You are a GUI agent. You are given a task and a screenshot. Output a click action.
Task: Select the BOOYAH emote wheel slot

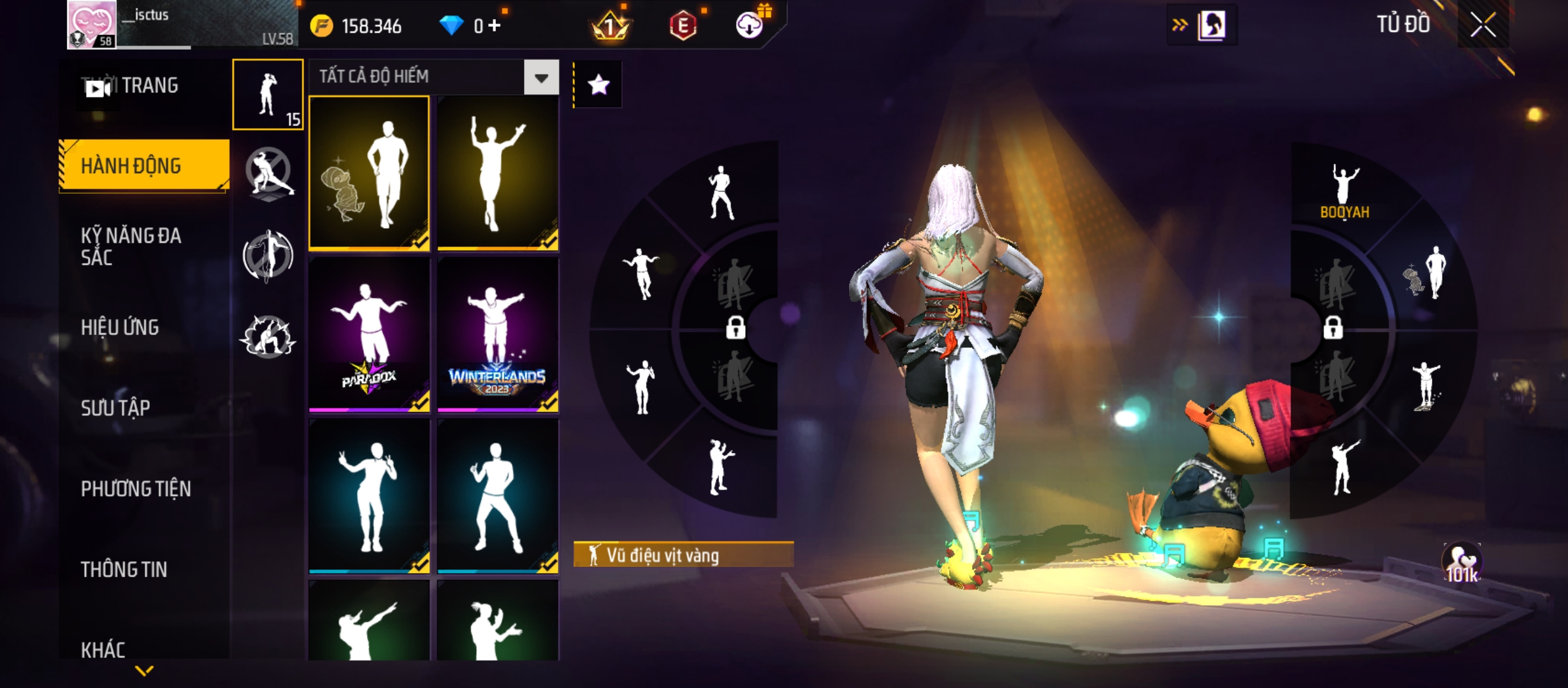(1344, 192)
